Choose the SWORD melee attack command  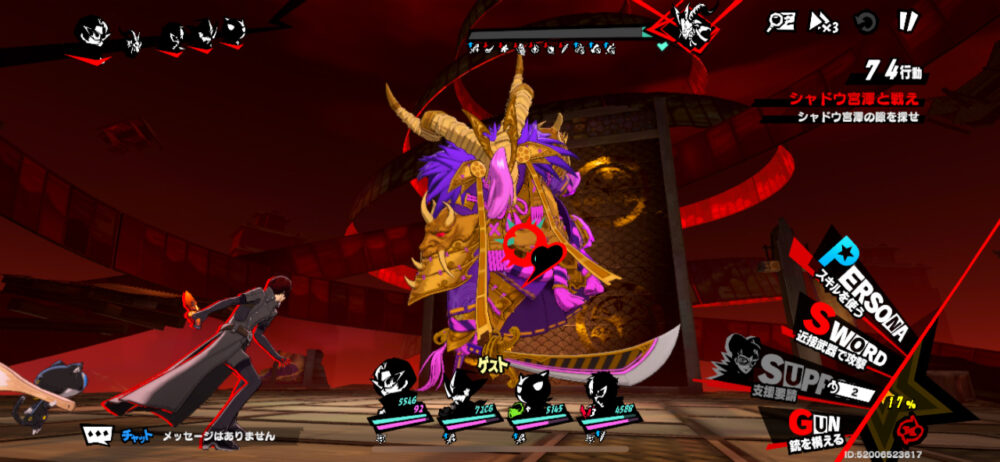click(845, 336)
